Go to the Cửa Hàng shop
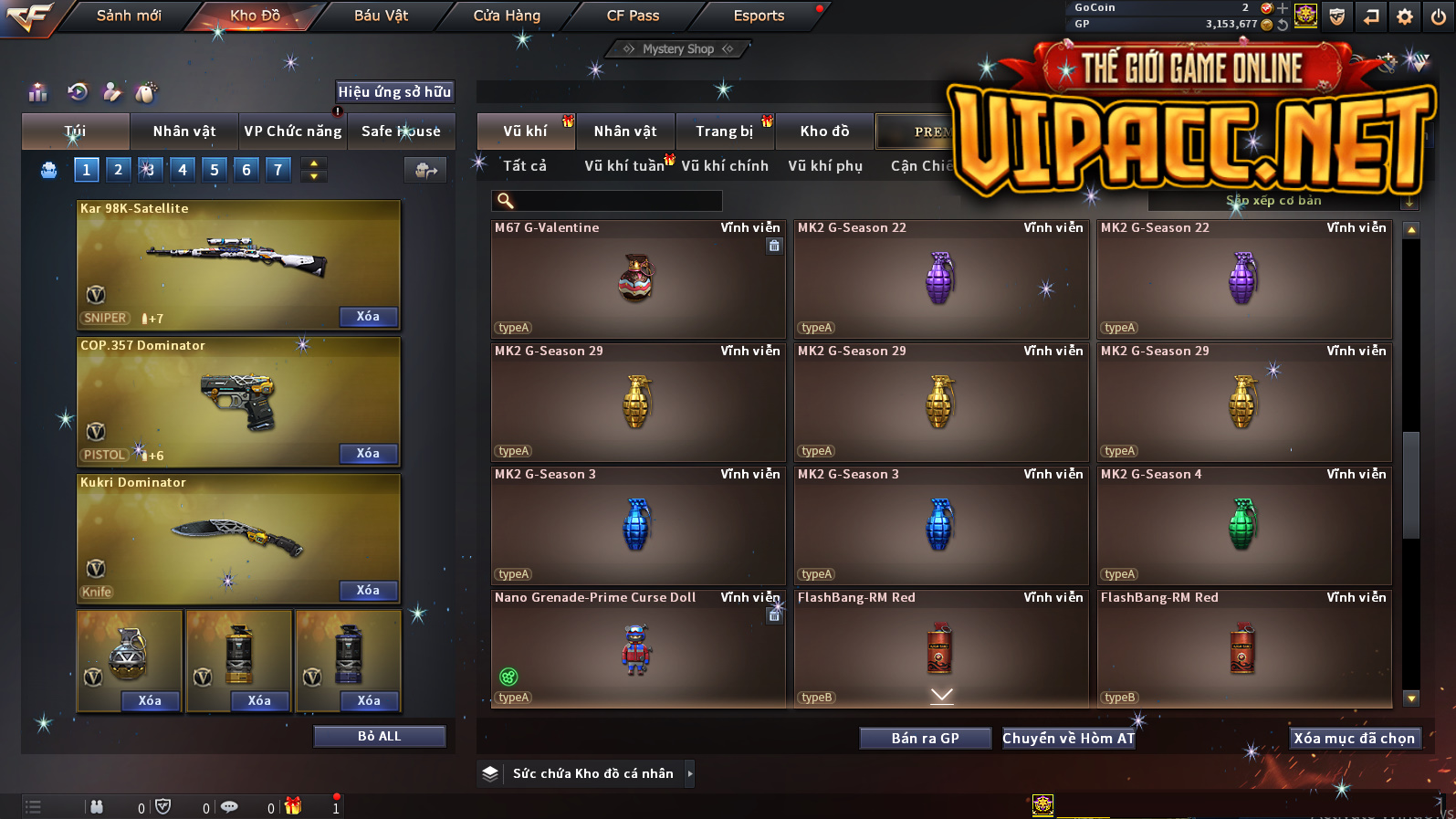 (x=507, y=16)
